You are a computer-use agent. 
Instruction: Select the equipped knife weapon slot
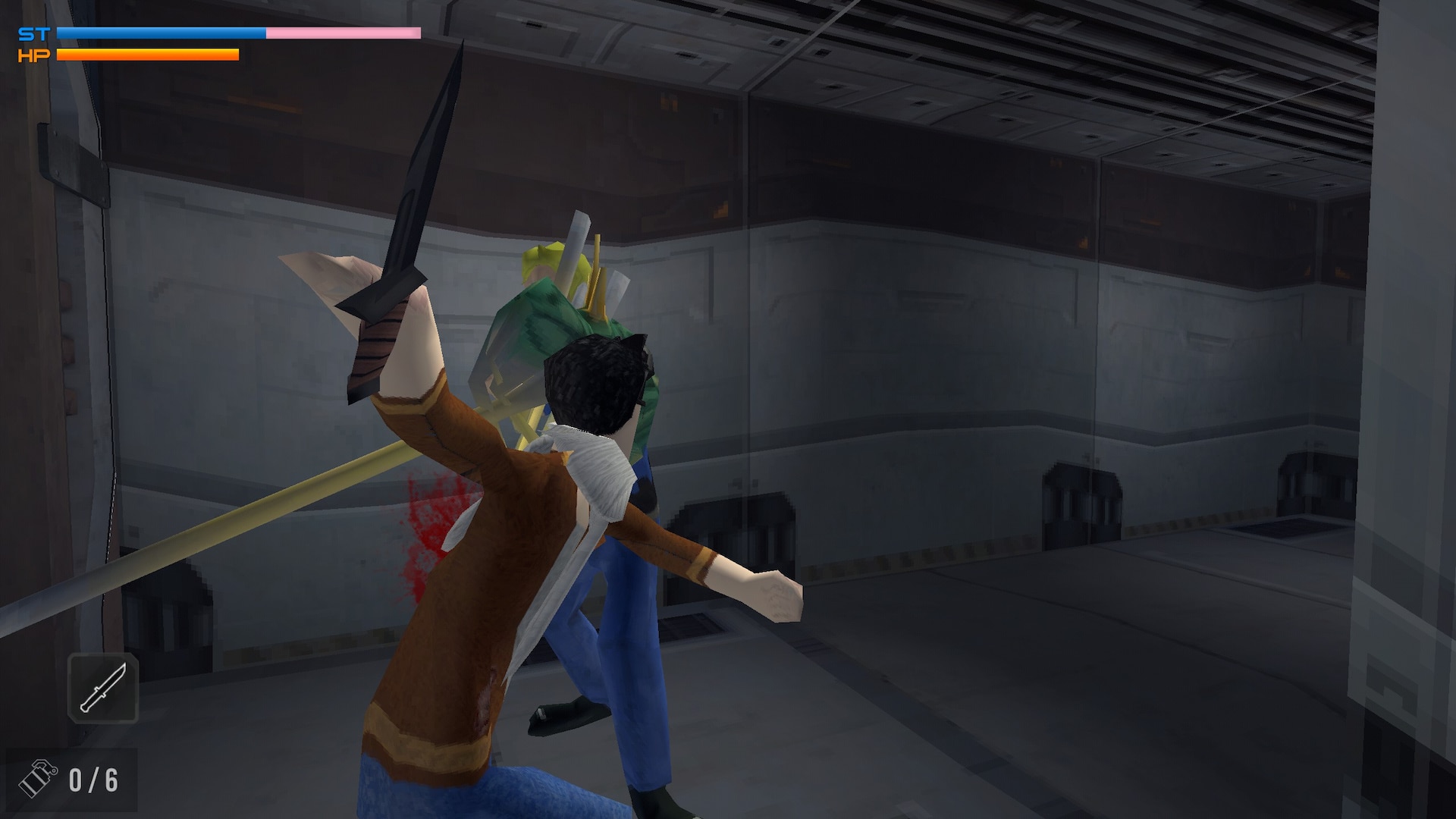[x=103, y=688]
